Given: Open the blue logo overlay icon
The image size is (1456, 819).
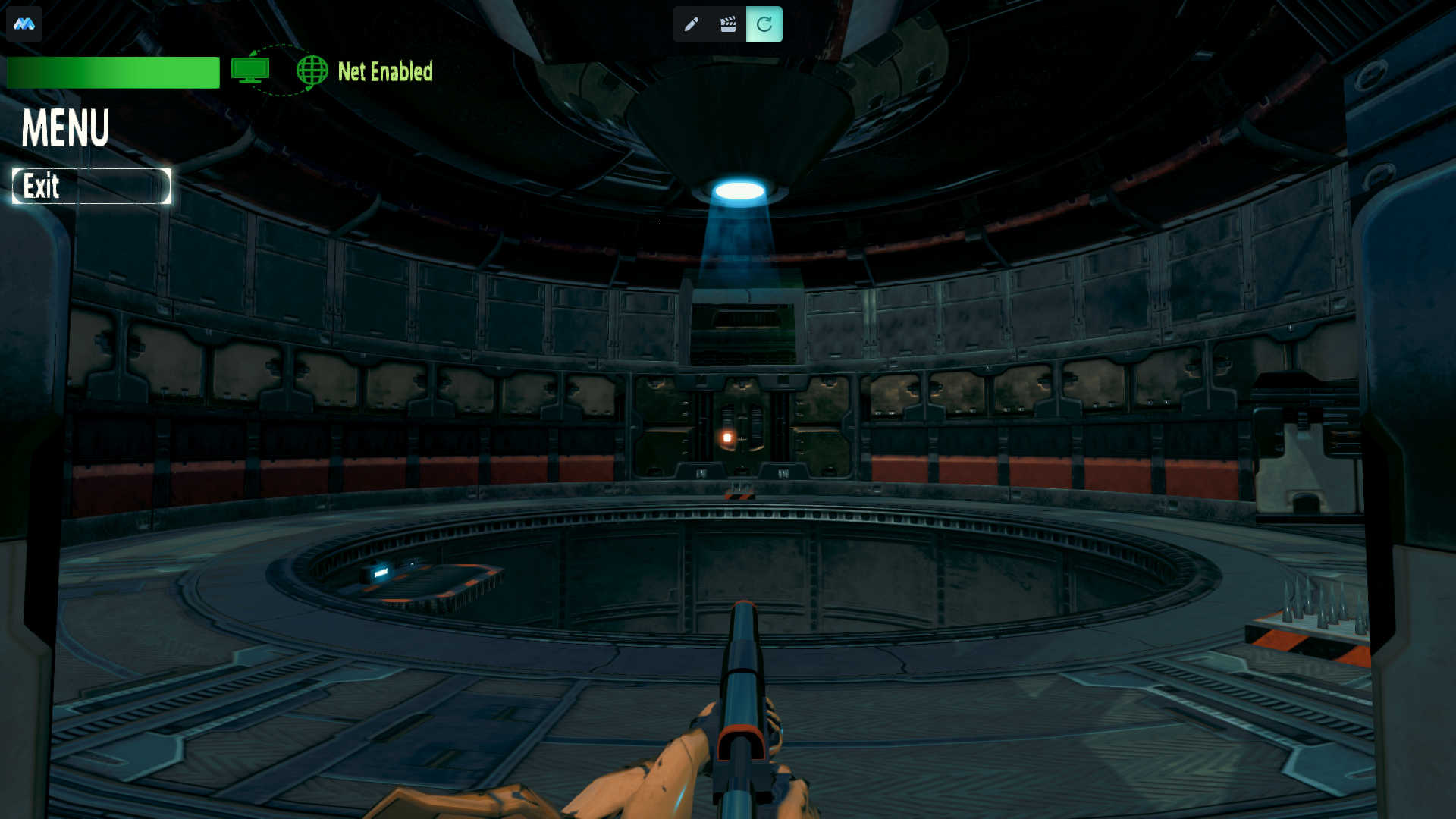Looking at the screenshot, I should pyautogui.click(x=24, y=24).
